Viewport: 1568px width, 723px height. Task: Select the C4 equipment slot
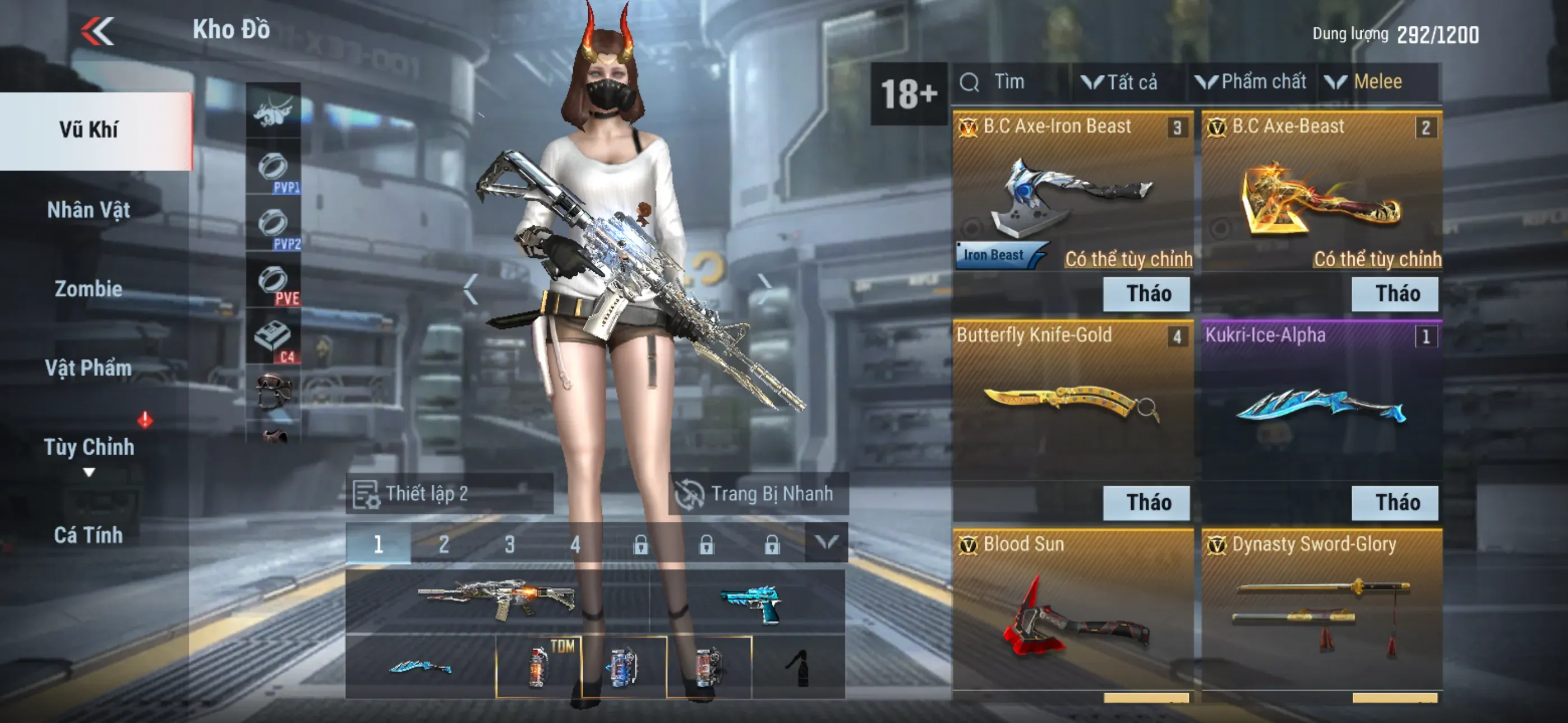[x=273, y=339]
